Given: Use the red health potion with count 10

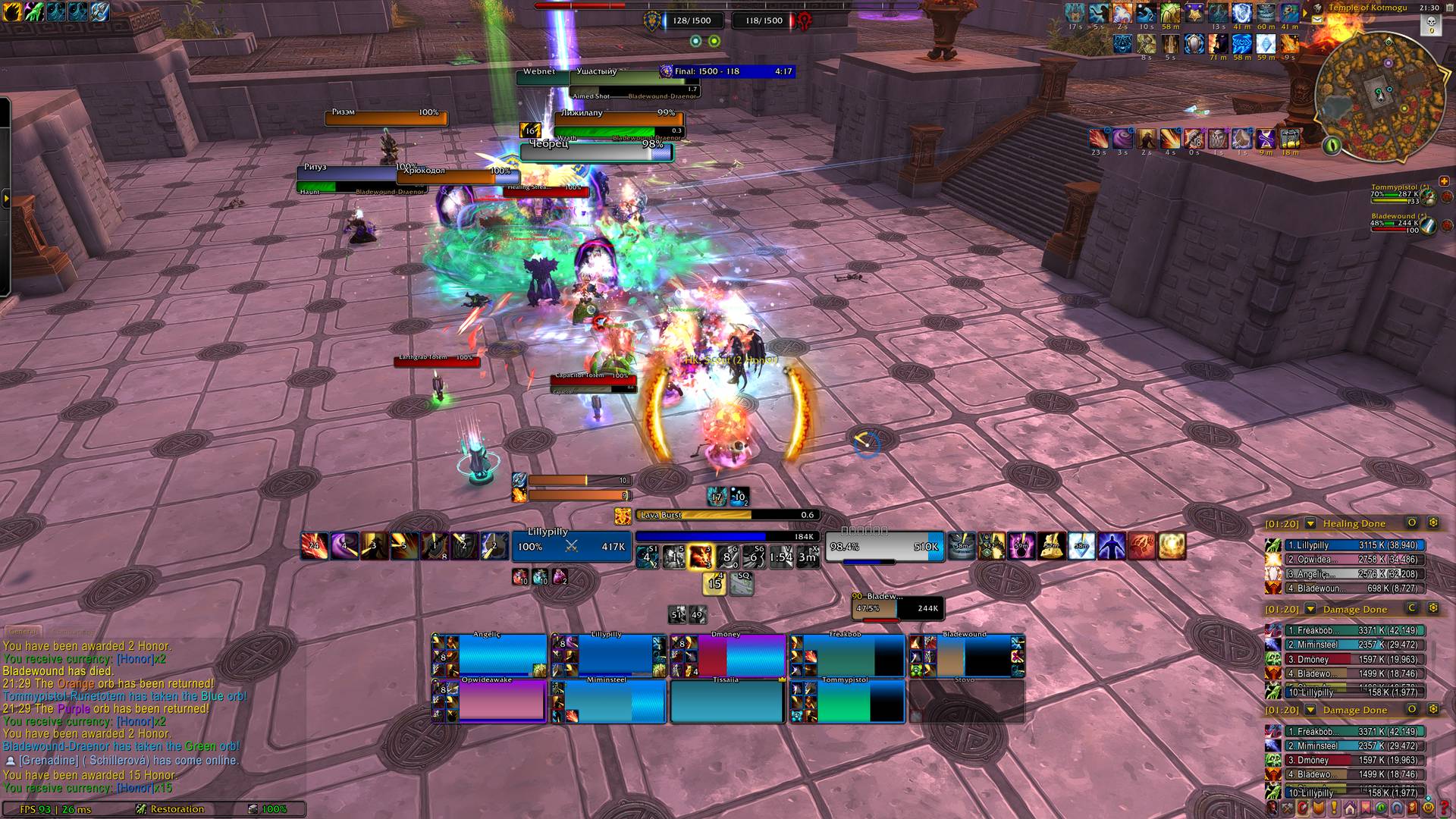Looking at the screenshot, I should click(x=519, y=577).
